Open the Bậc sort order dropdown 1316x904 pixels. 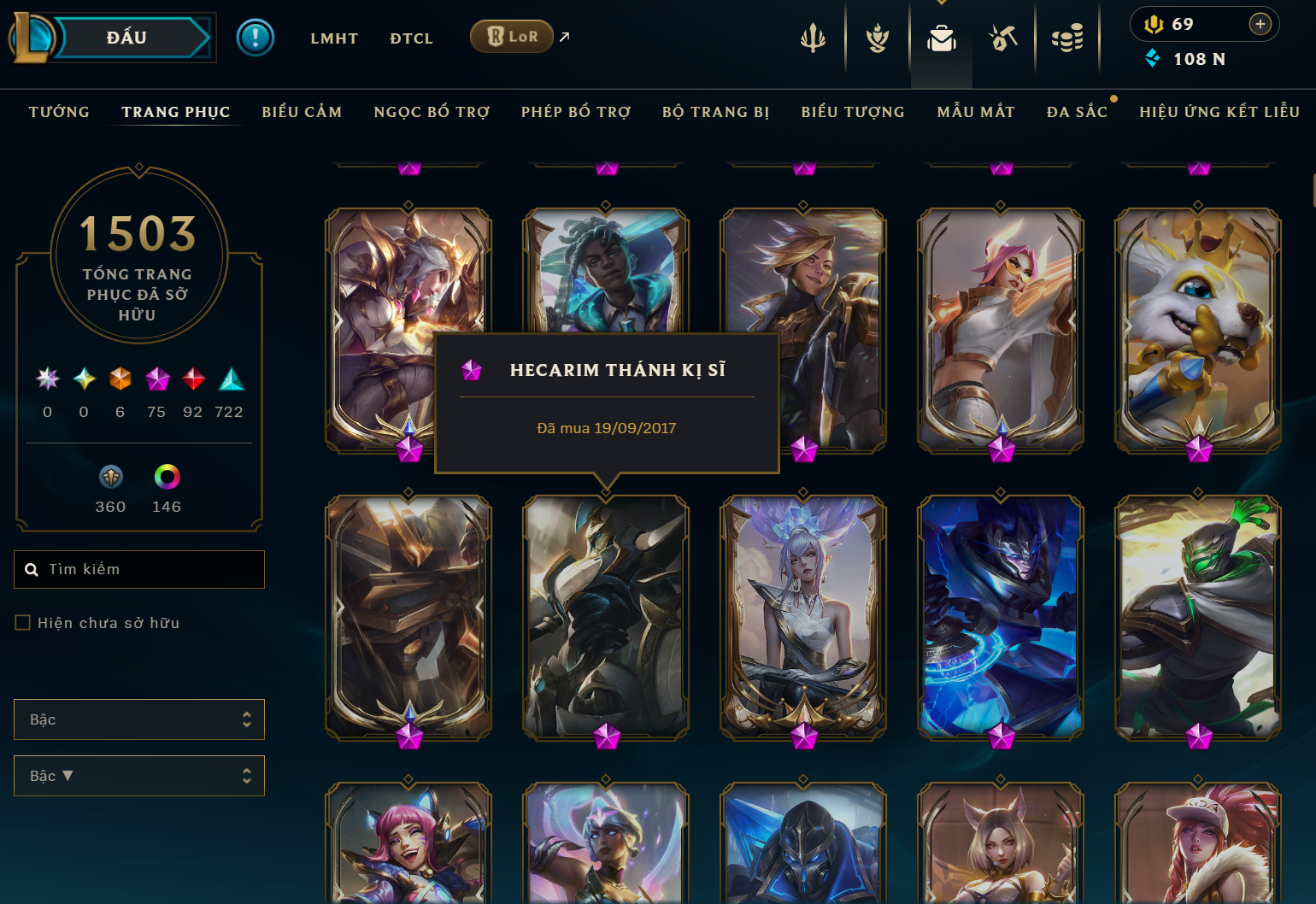[138, 776]
